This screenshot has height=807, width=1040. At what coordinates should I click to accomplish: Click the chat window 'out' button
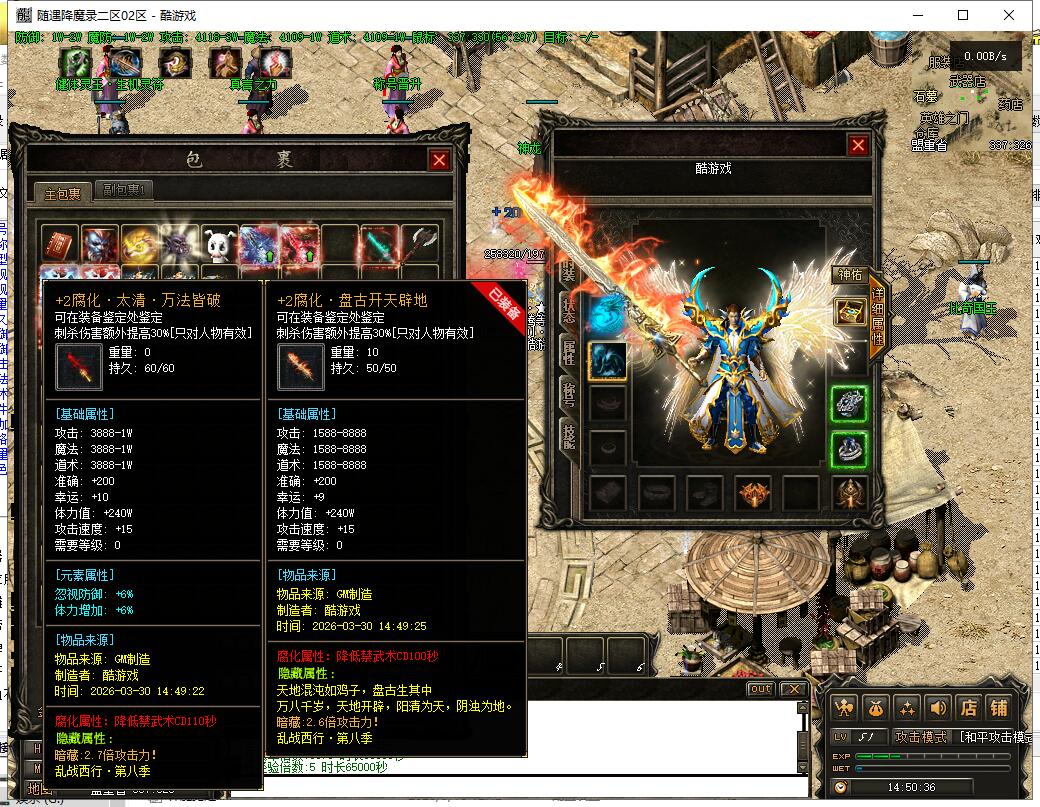click(x=760, y=689)
